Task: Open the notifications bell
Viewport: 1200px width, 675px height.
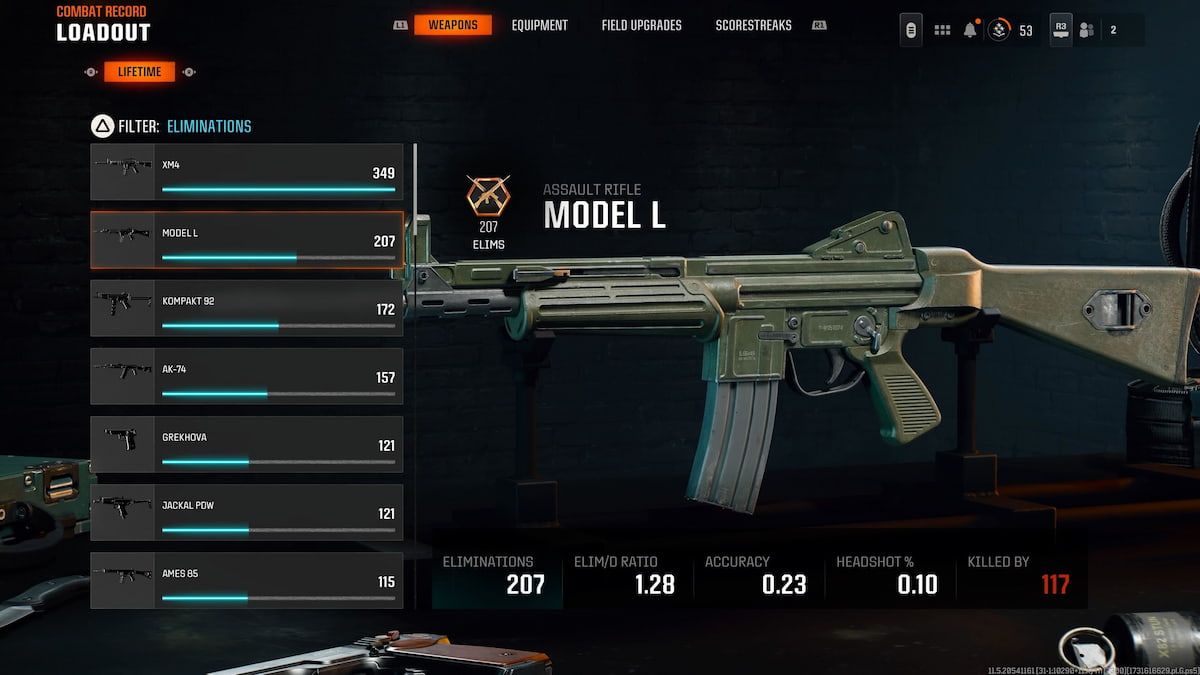Action: [x=970, y=30]
